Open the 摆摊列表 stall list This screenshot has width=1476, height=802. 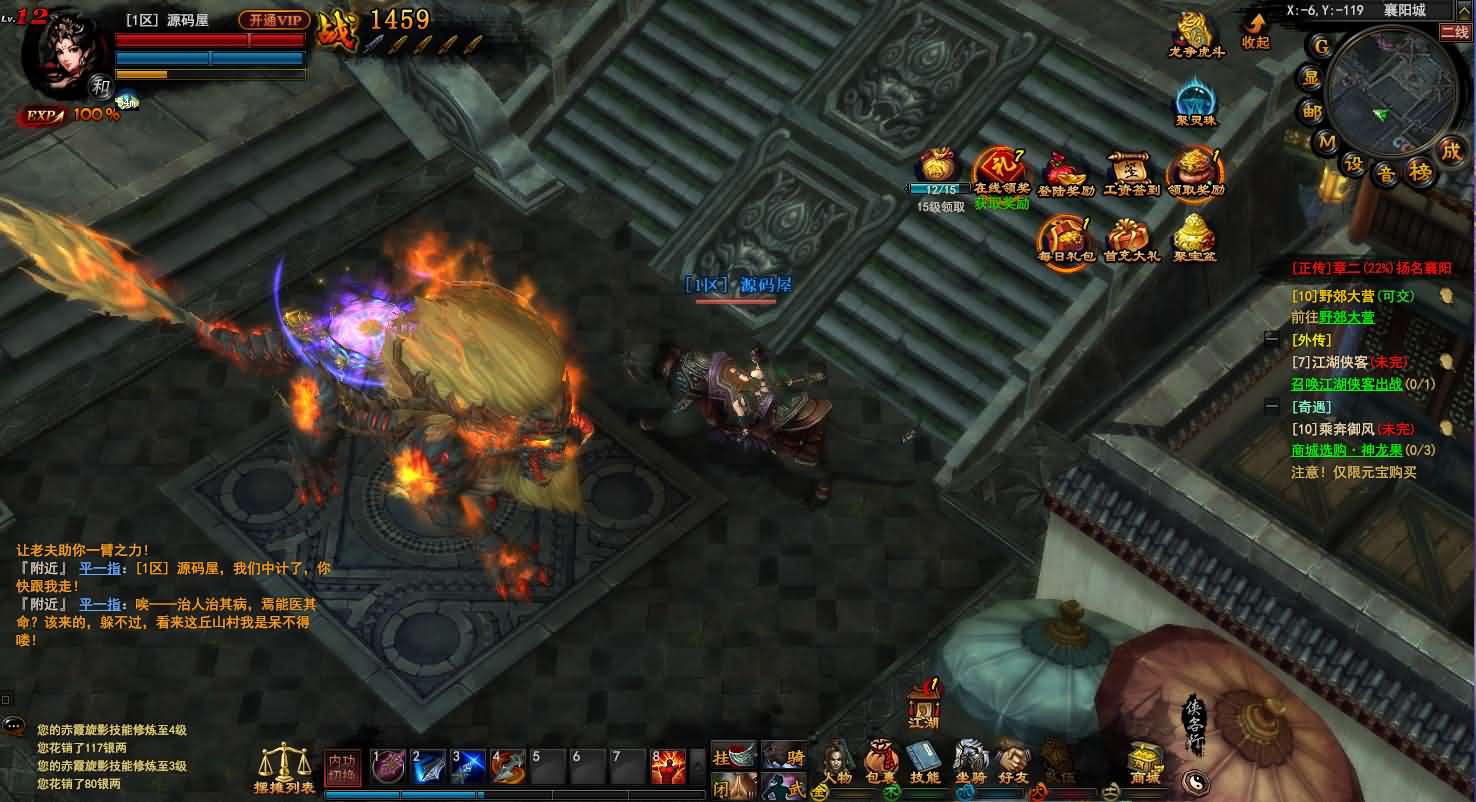coord(285,768)
